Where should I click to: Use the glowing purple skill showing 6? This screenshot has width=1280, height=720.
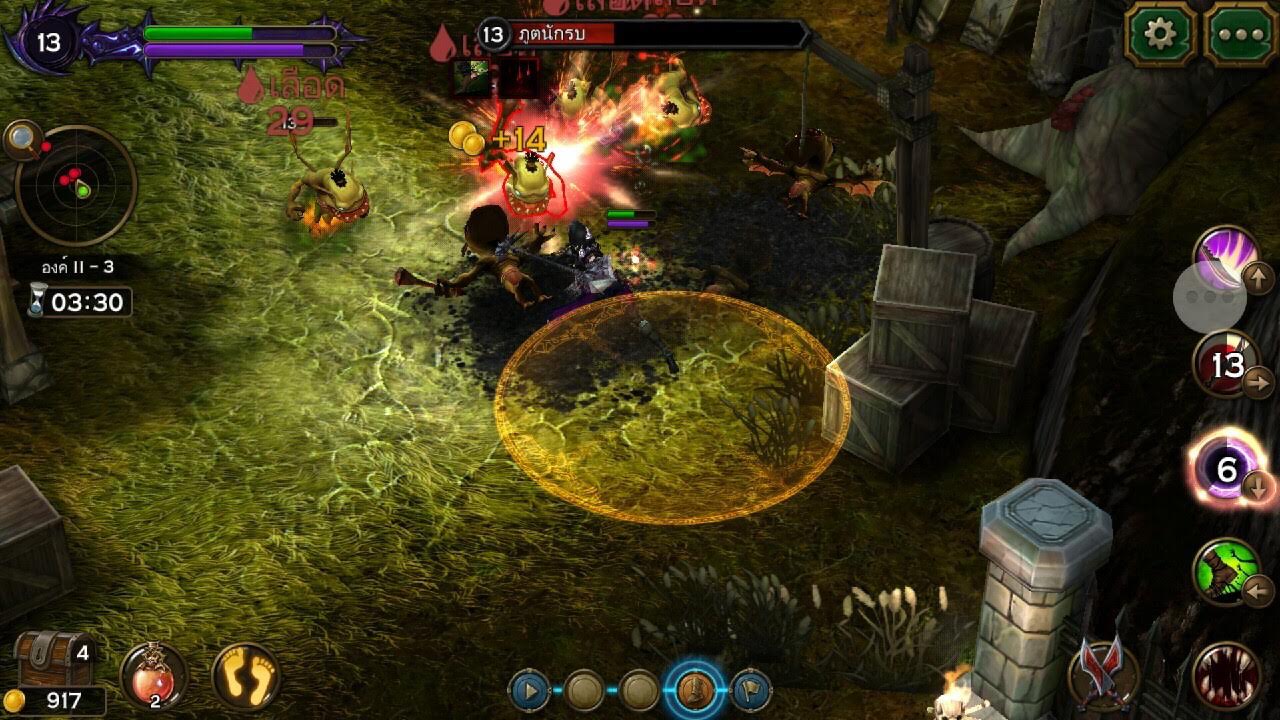tap(1226, 468)
